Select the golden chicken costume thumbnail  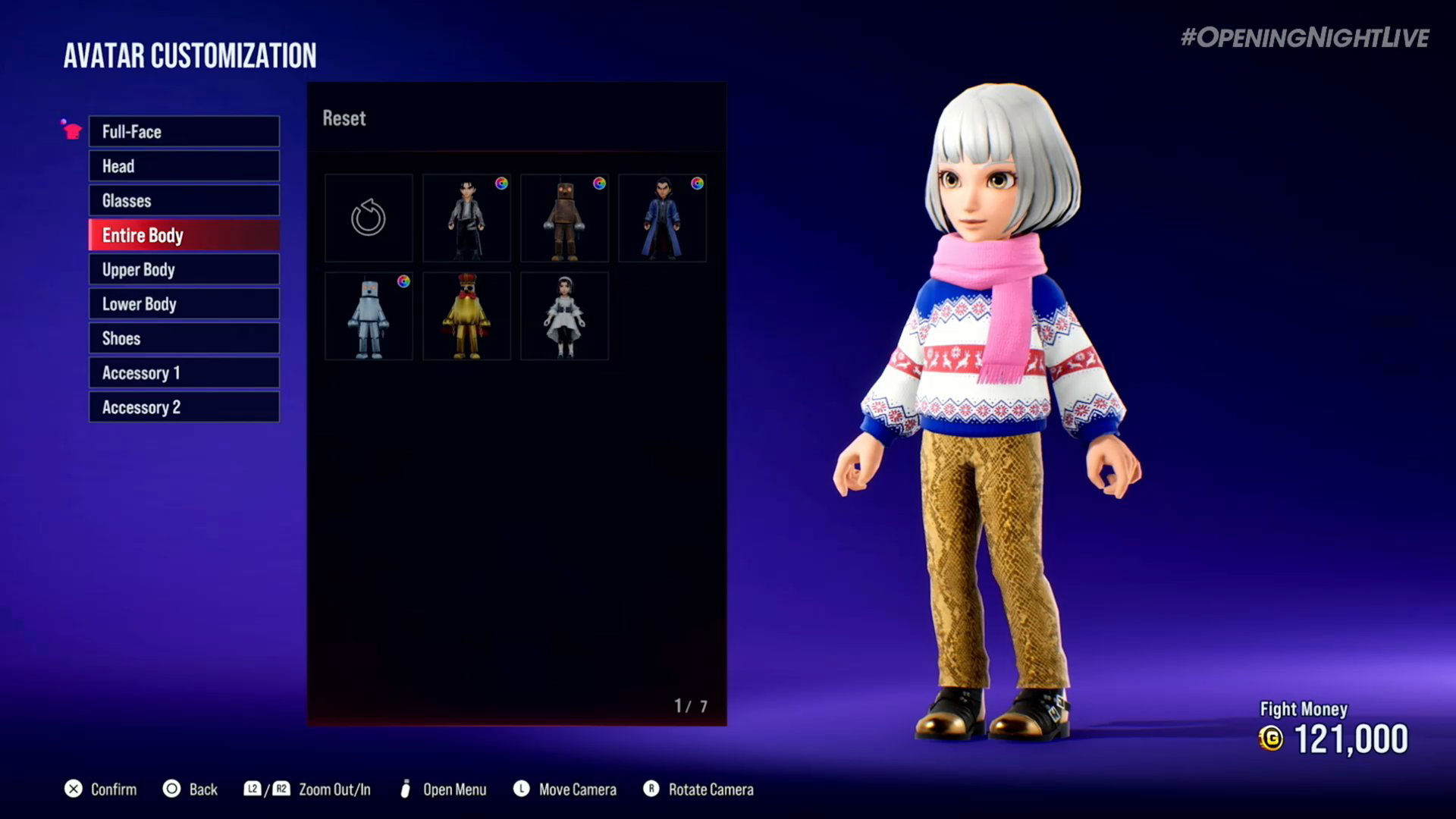(x=466, y=316)
